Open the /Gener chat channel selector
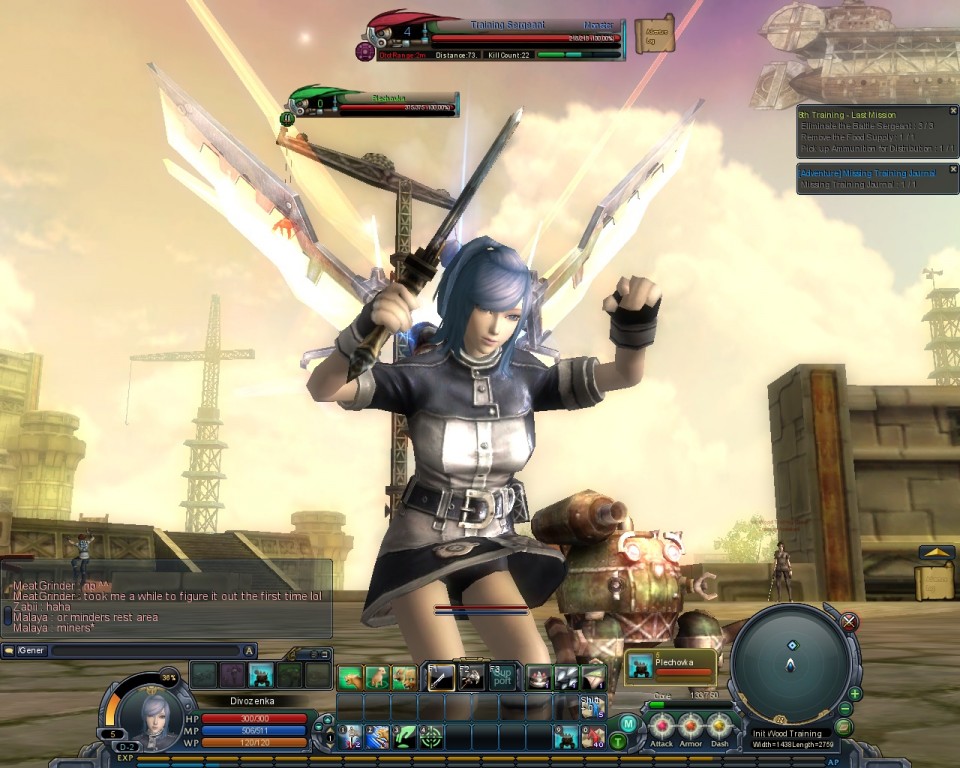This screenshot has height=768, width=960. tap(30, 650)
